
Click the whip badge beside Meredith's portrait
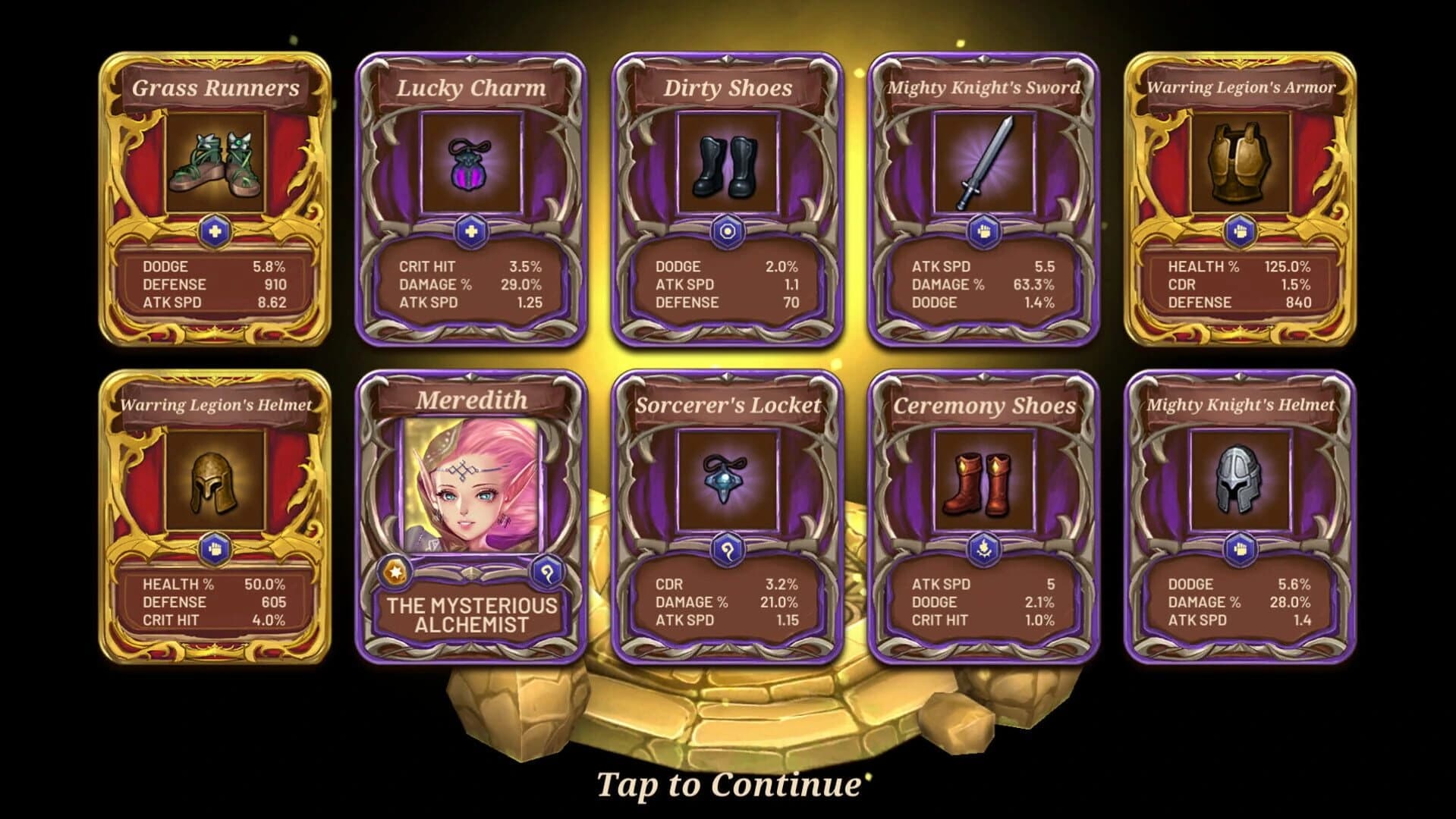tap(549, 573)
